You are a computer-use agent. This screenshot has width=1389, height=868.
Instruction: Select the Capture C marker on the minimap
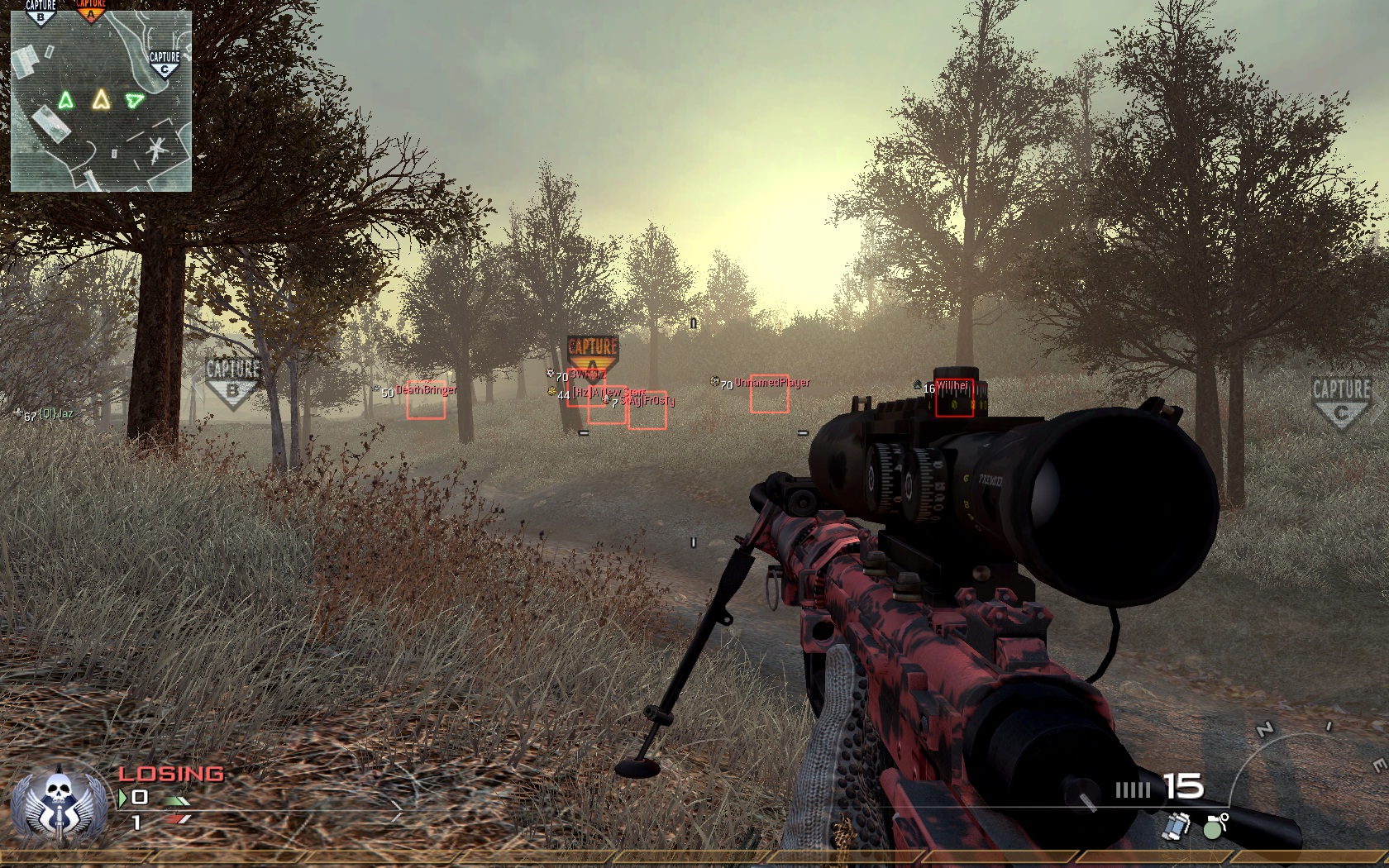click(x=165, y=64)
